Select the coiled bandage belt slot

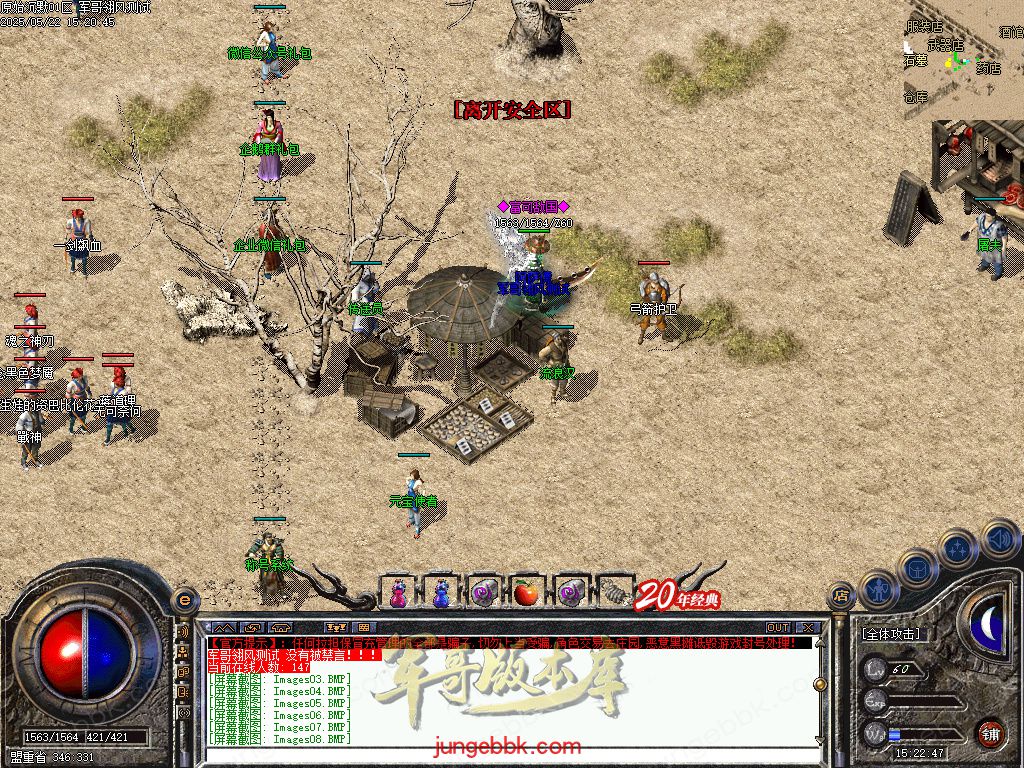(611, 593)
